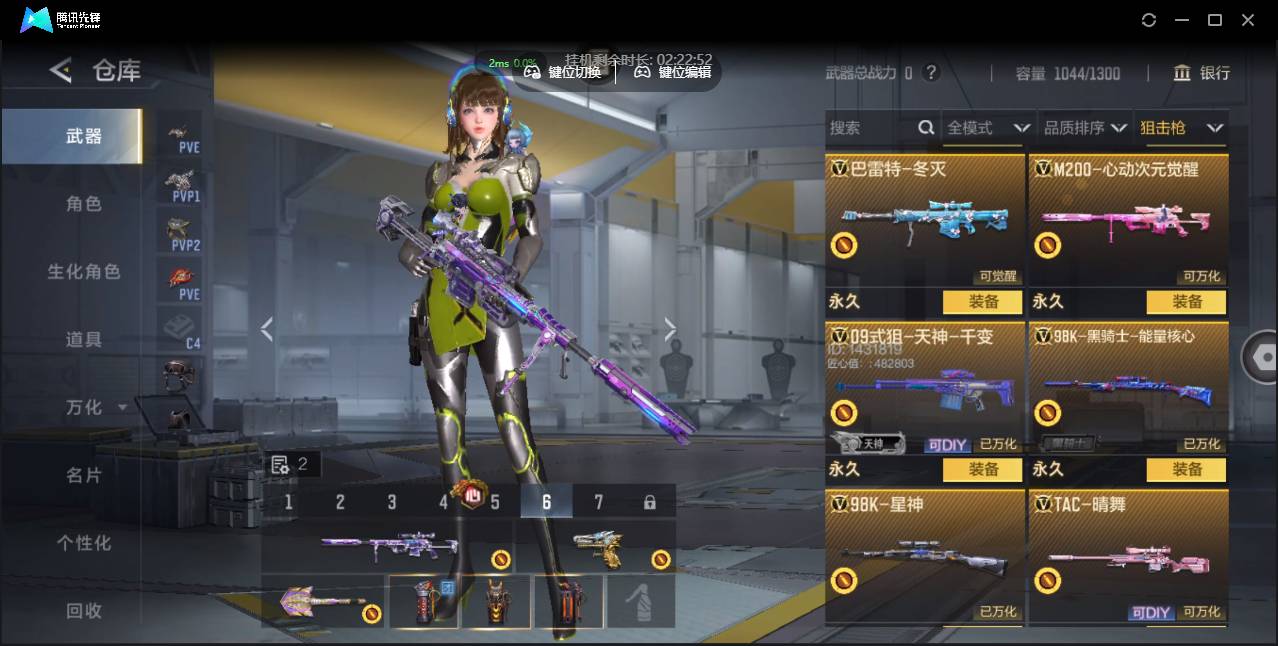Maximize the emulator window

pyautogui.click(x=1215, y=20)
